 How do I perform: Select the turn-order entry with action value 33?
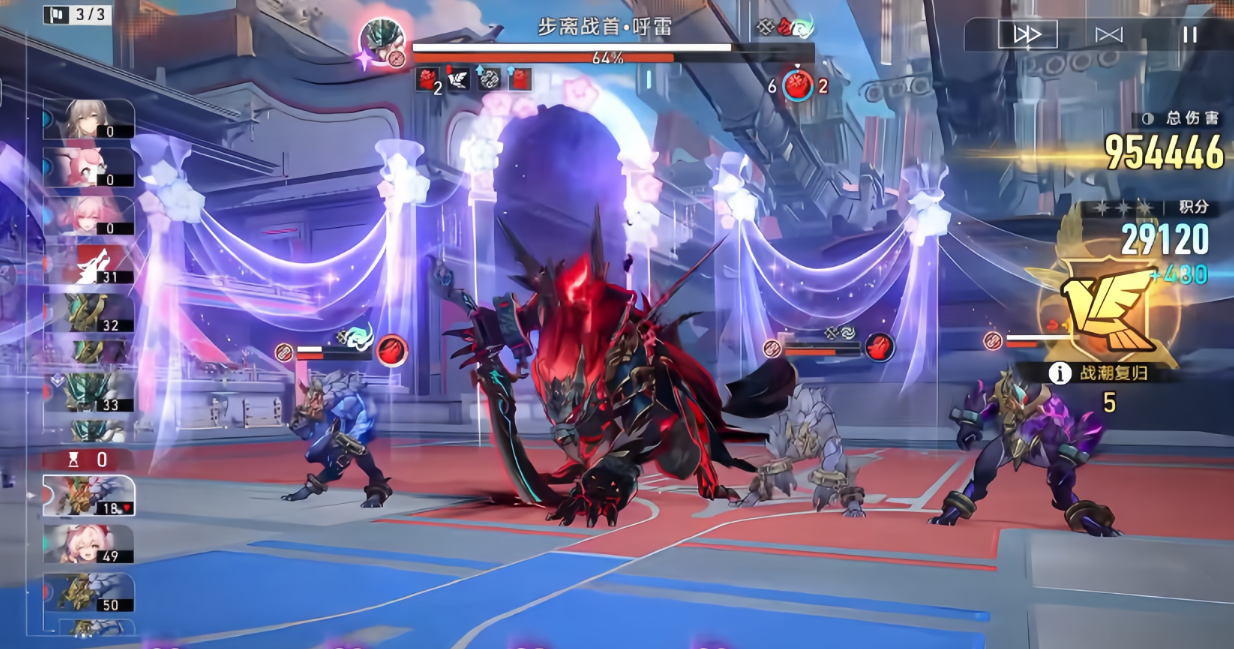tap(89, 392)
